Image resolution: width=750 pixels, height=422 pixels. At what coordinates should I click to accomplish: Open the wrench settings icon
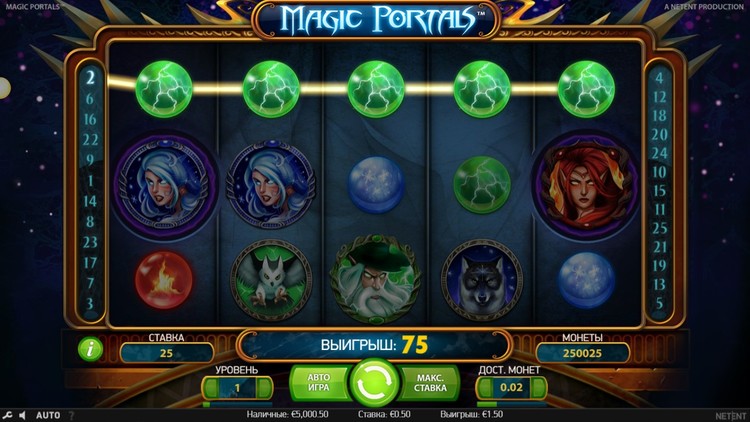8,415
